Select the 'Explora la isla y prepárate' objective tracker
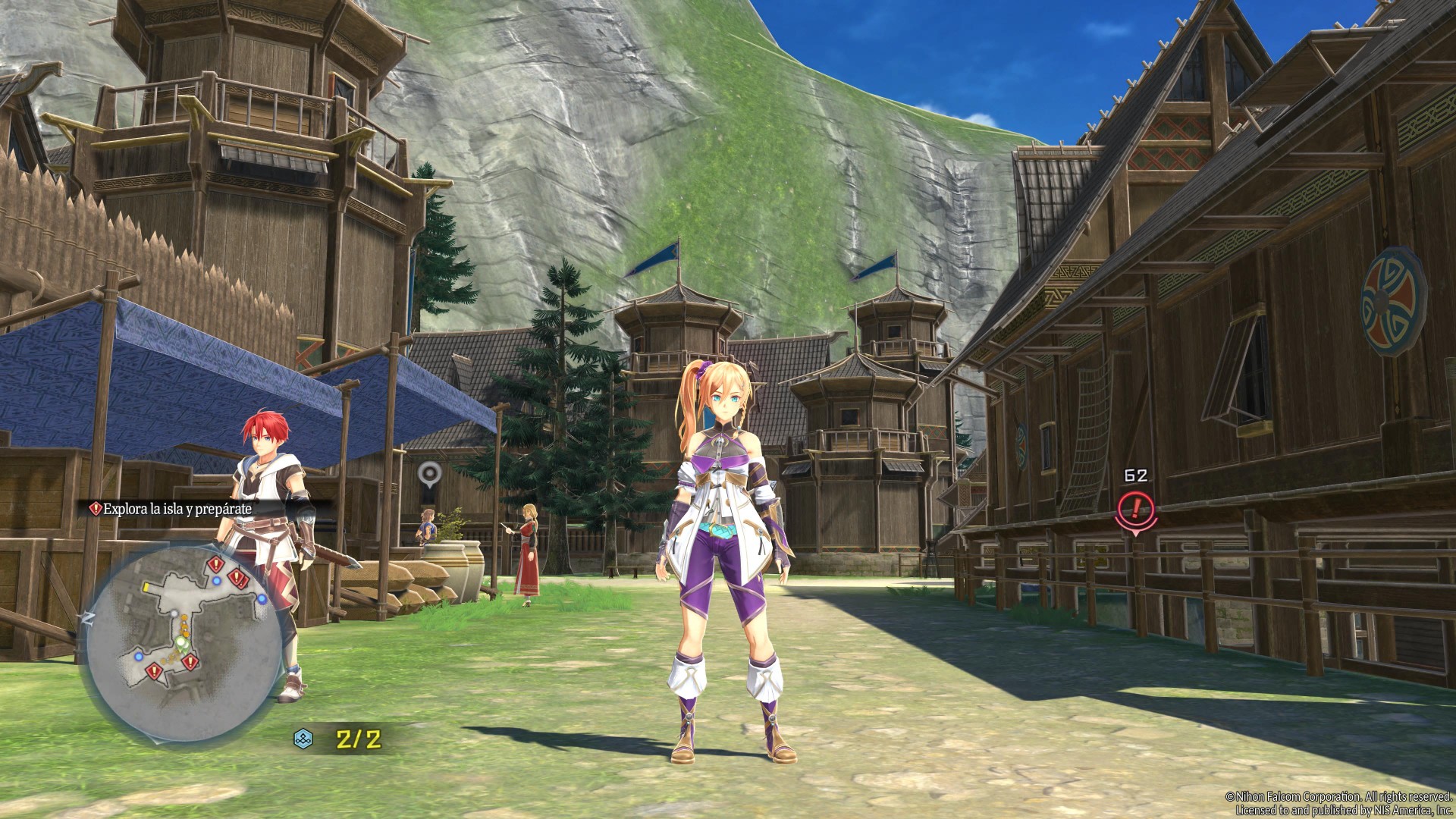The height and width of the screenshot is (819, 1456). pyautogui.click(x=177, y=509)
